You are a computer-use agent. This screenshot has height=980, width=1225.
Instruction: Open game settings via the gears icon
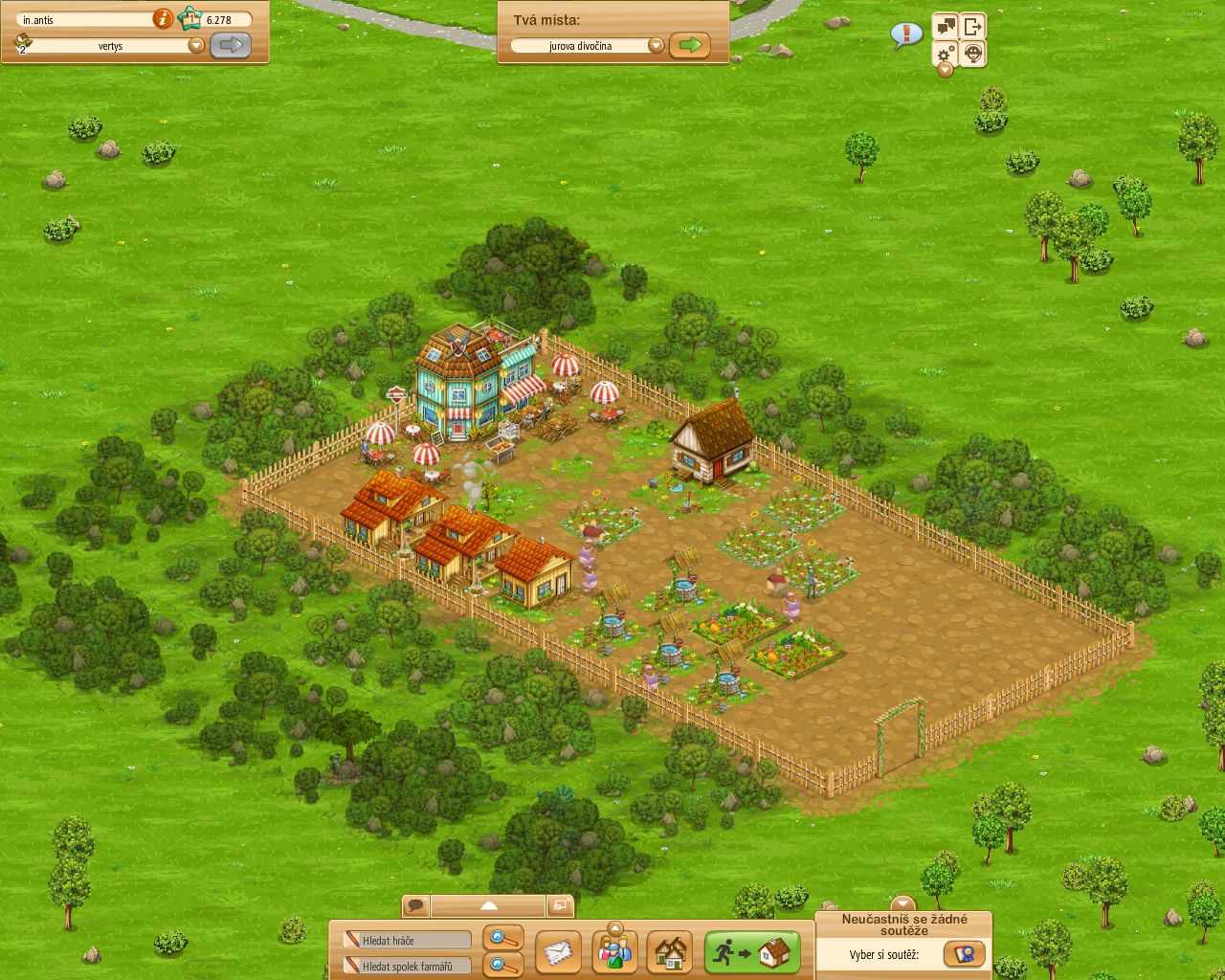pyautogui.click(x=945, y=55)
